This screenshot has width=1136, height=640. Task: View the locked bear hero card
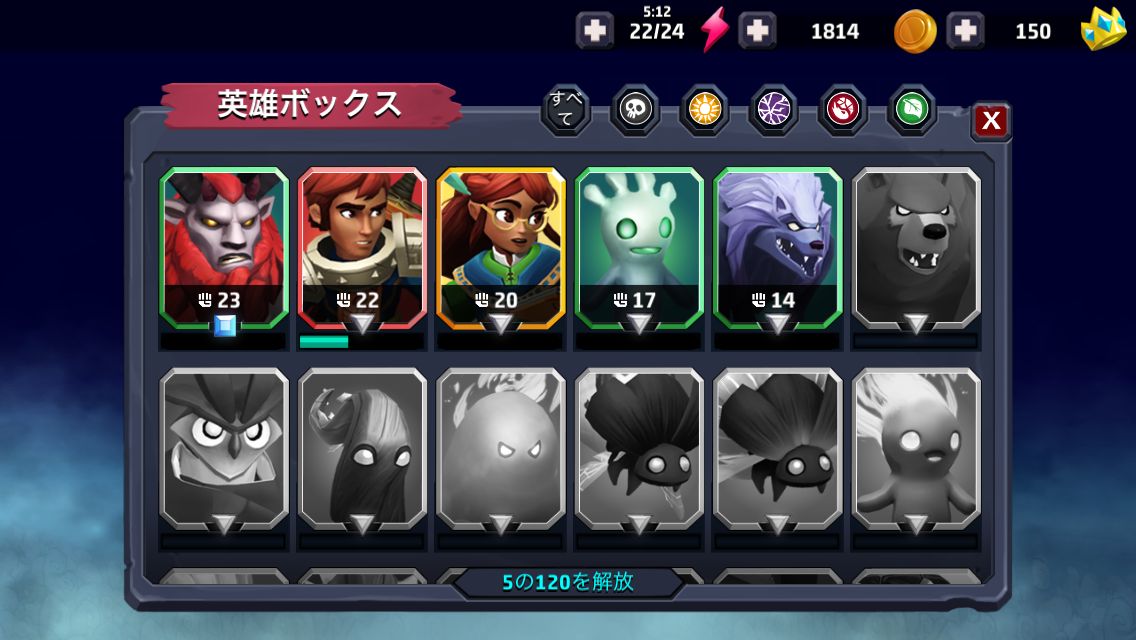(x=916, y=247)
